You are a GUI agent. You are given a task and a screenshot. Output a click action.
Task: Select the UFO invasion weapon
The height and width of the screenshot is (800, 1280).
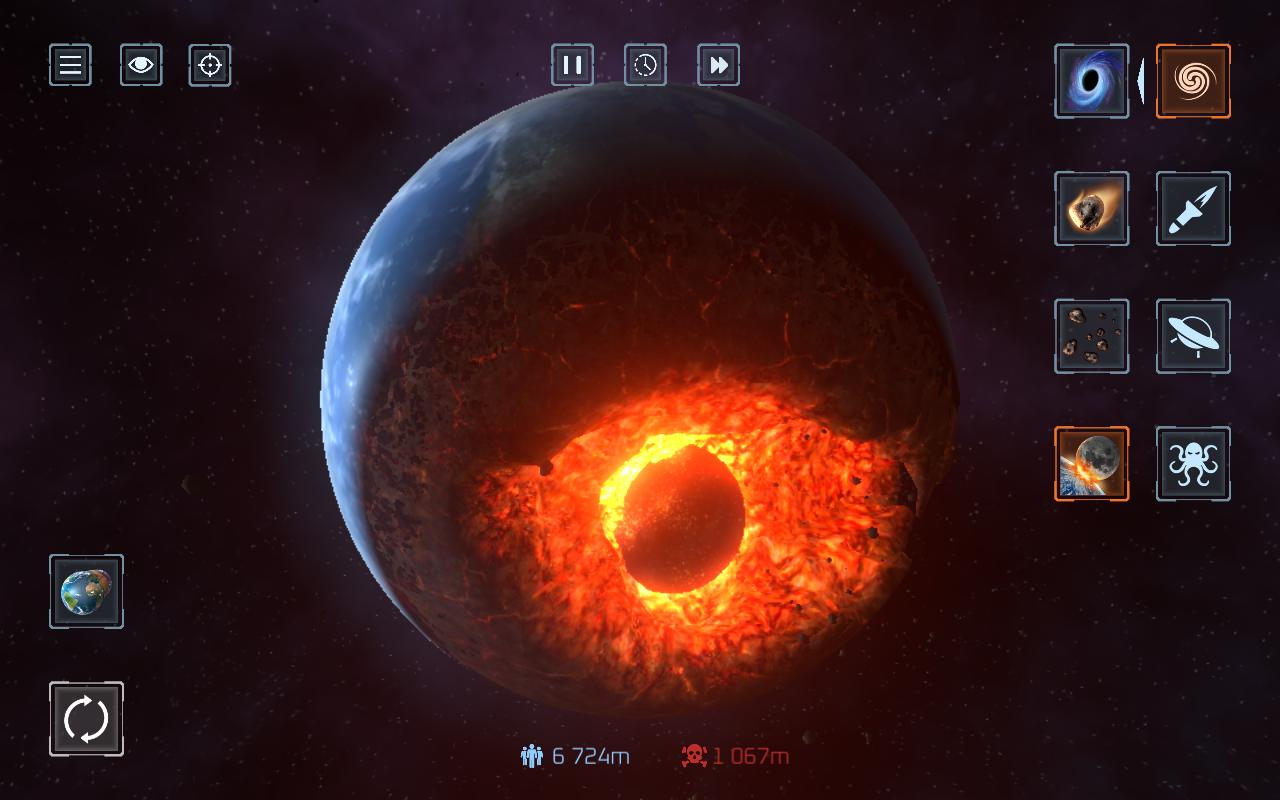1192,336
